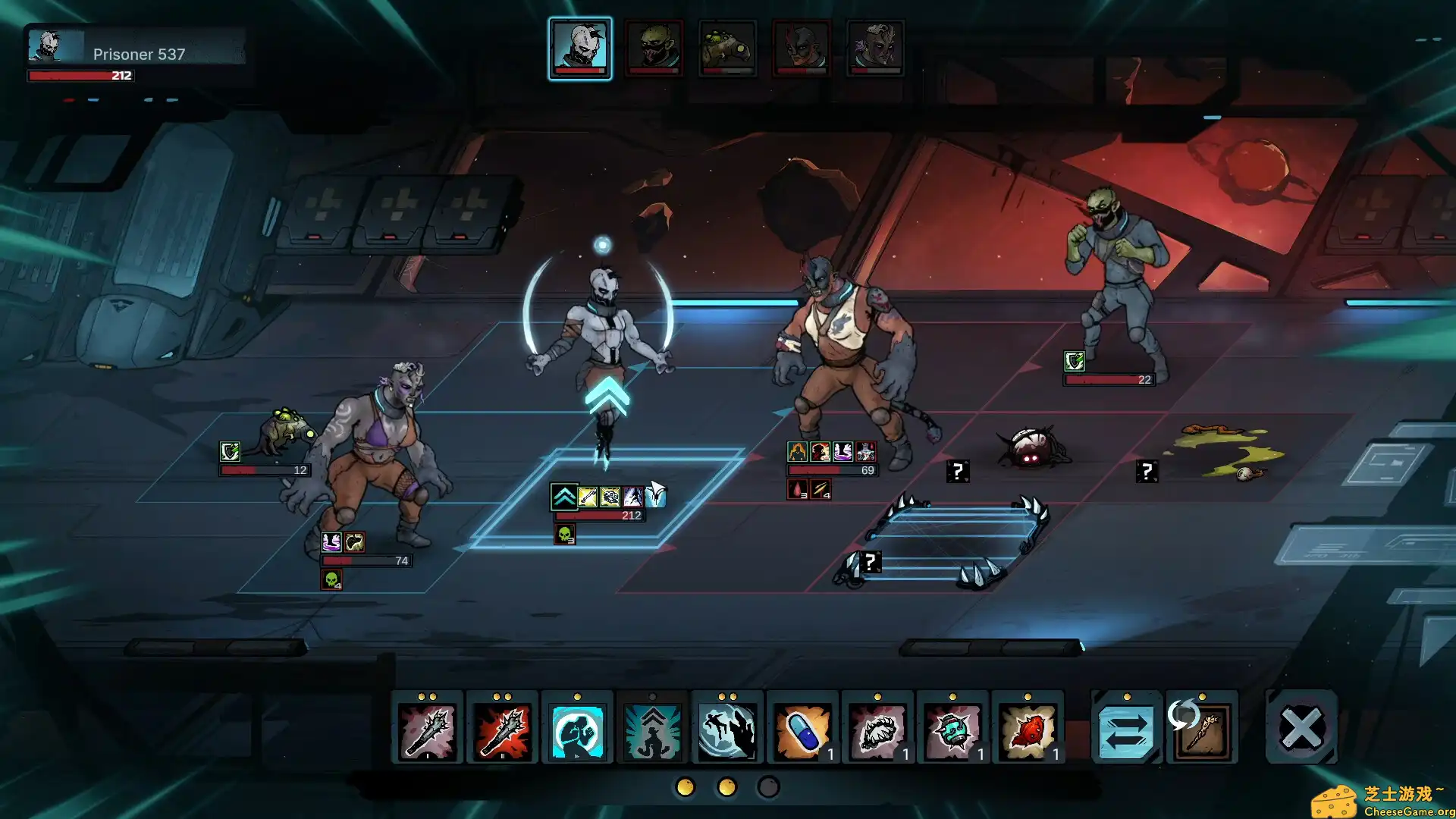
Task: Click the X end turn button
Action: tap(1301, 729)
